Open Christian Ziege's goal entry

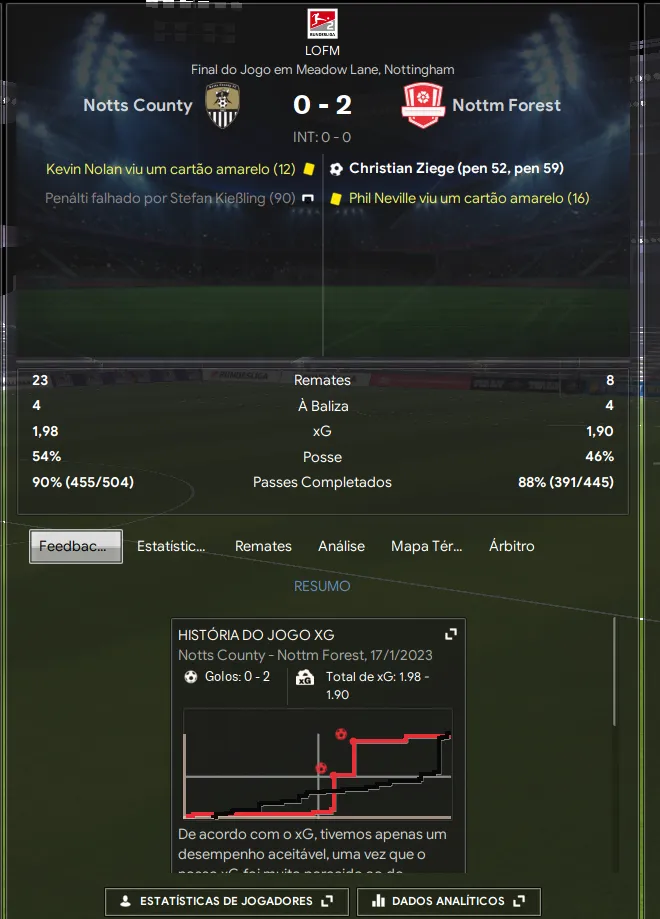[456, 168]
